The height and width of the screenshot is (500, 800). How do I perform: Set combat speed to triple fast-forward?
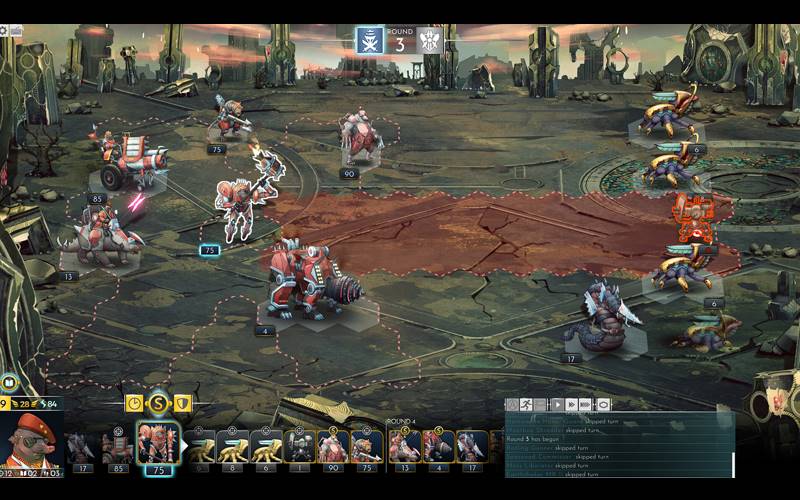click(x=587, y=405)
